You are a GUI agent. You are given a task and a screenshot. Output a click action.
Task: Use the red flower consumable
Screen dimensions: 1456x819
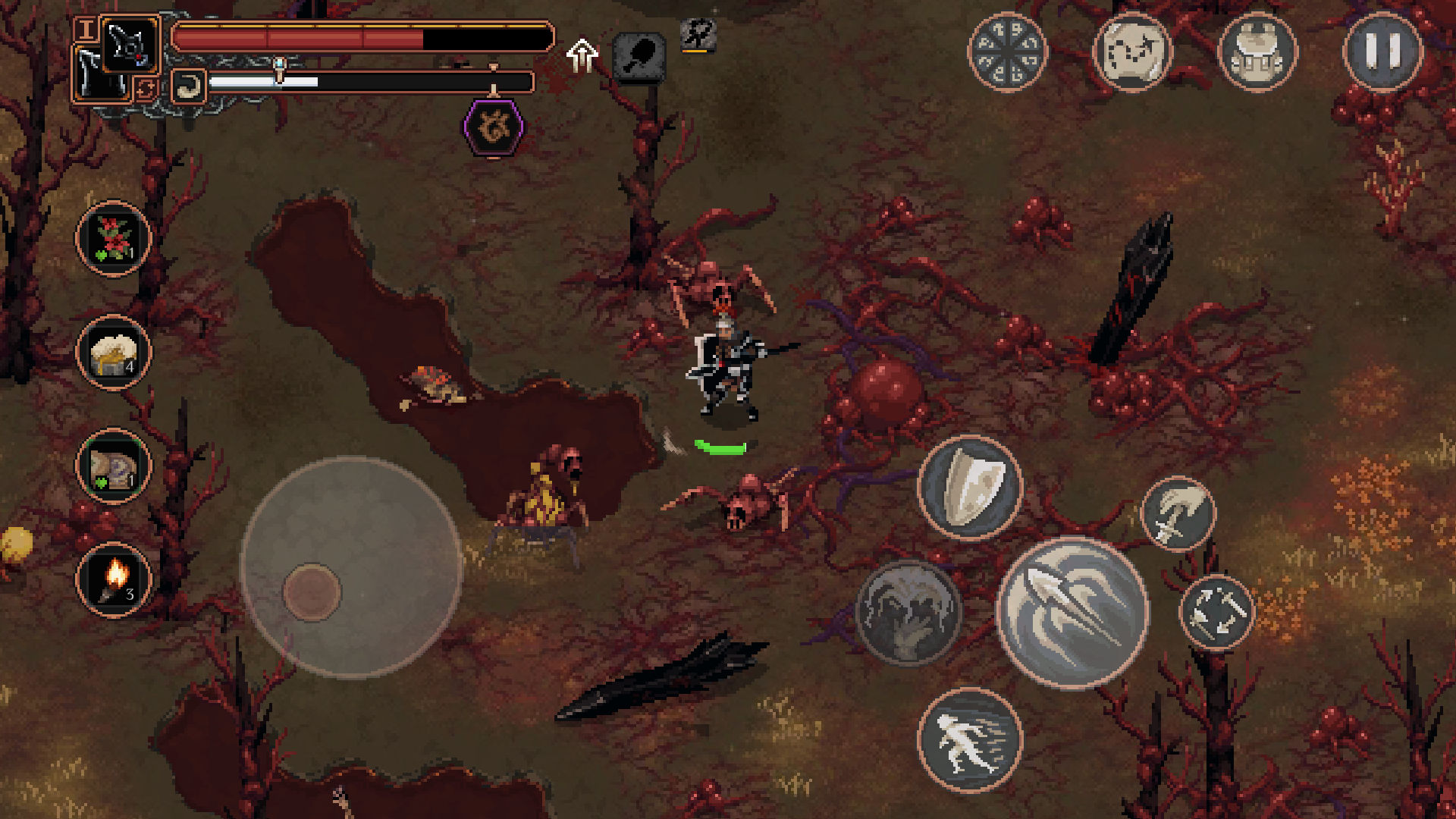(x=114, y=238)
